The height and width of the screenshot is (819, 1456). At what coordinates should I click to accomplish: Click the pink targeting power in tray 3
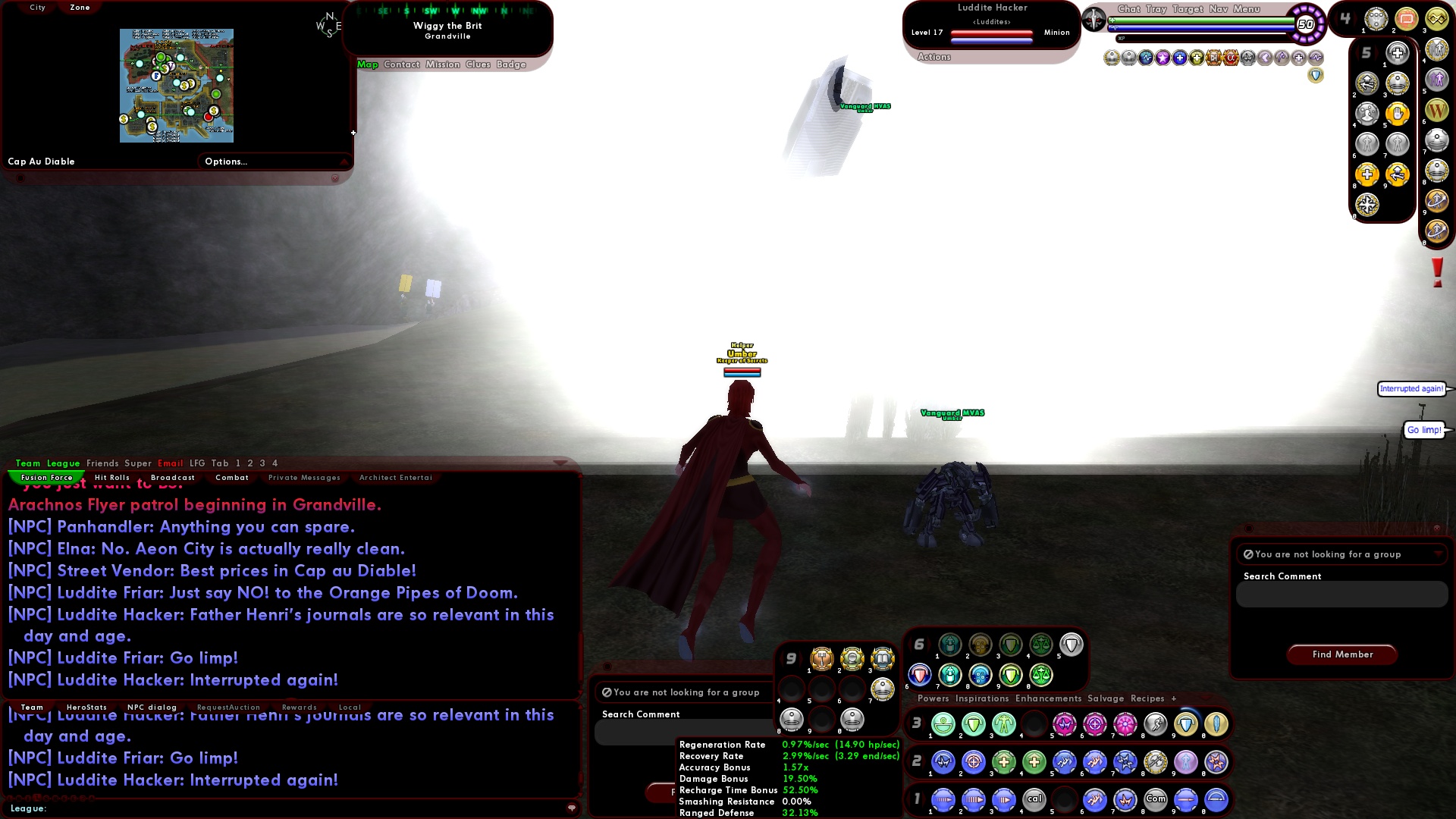1094,725
